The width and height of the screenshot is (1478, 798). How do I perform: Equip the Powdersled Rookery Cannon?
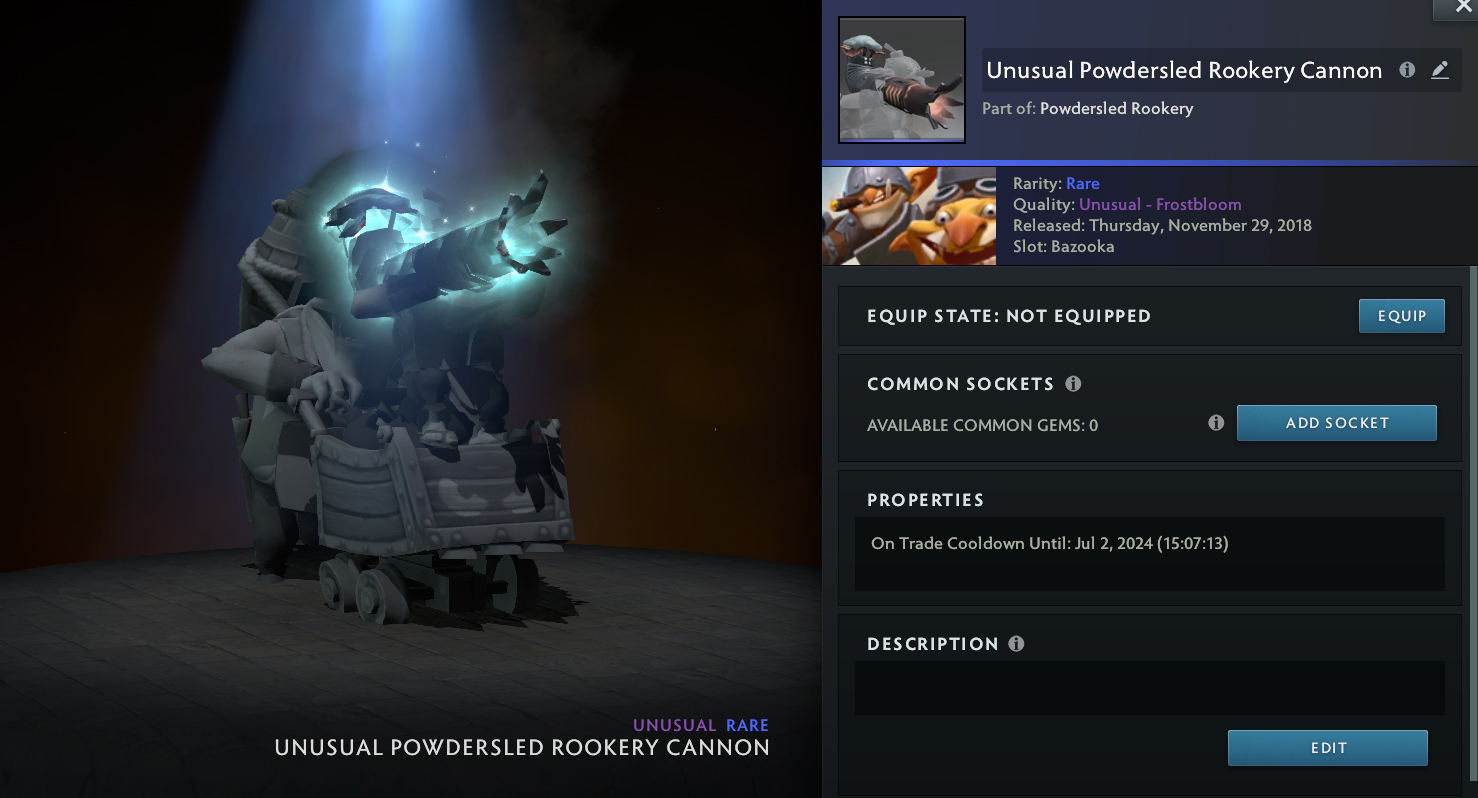point(1401,316)
